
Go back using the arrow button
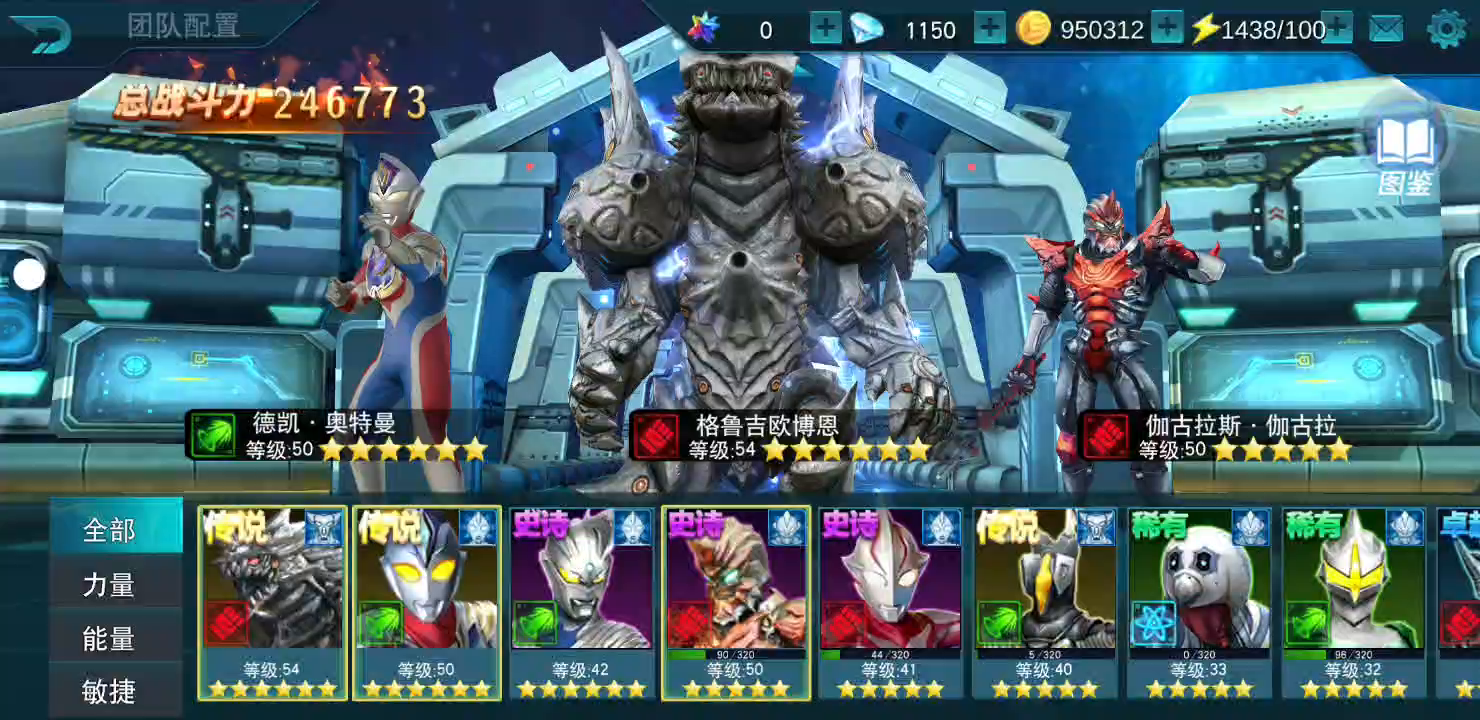[40, 35]
